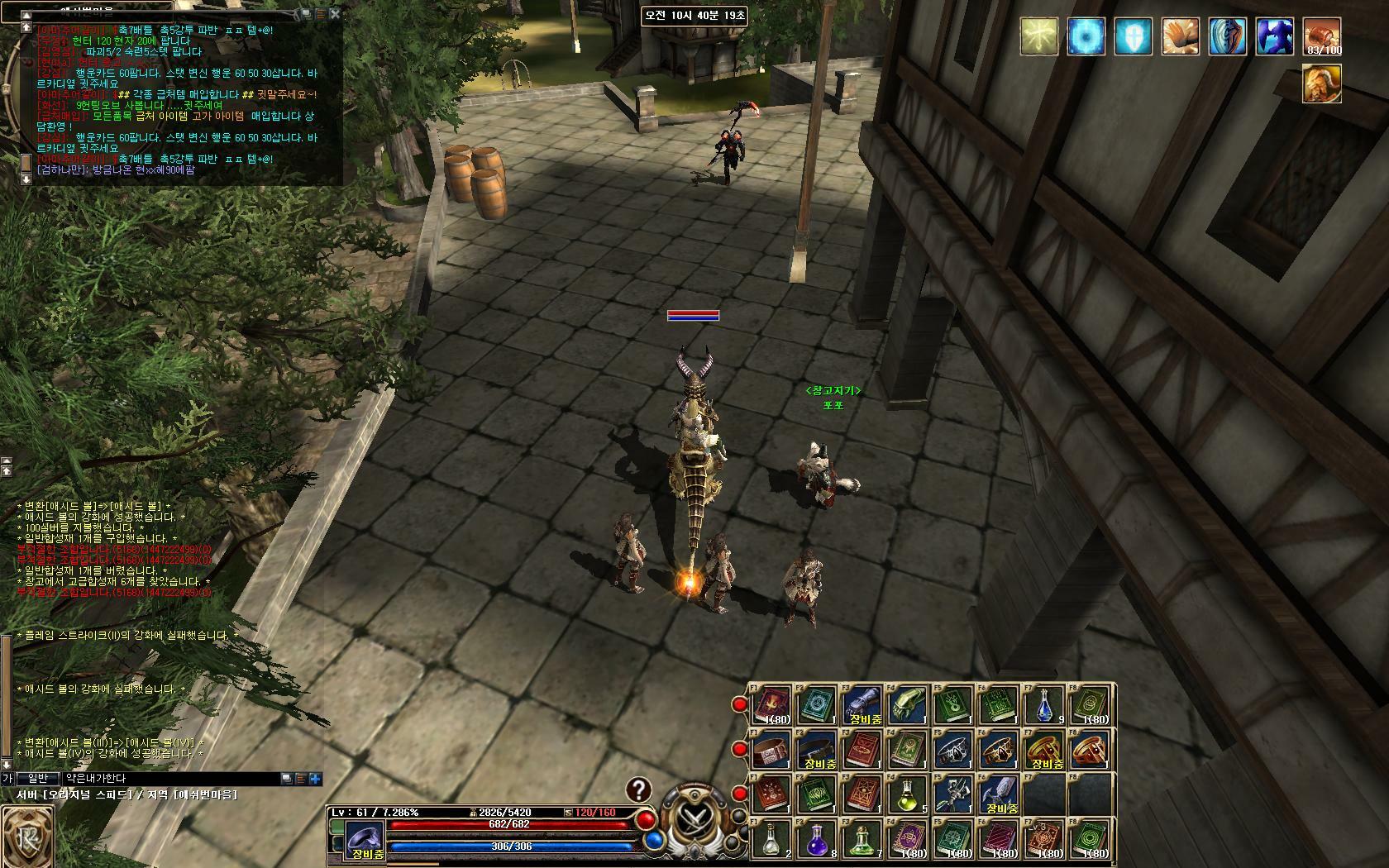This screenshot has height=868, width=1389.
Task: Use the blue potion in slot F7
Action: point(1046,705)
